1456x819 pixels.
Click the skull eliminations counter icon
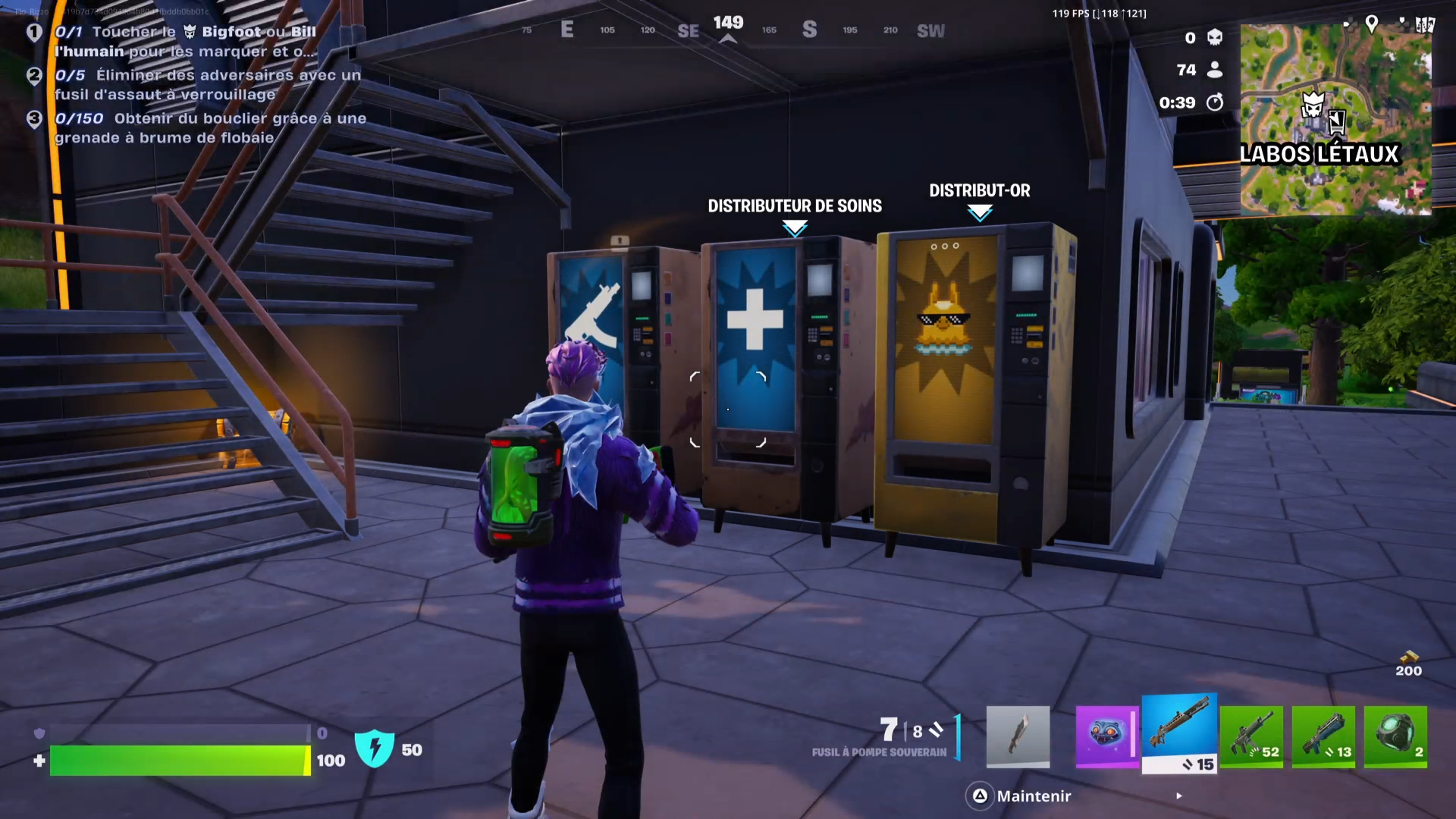[1216, 37]
